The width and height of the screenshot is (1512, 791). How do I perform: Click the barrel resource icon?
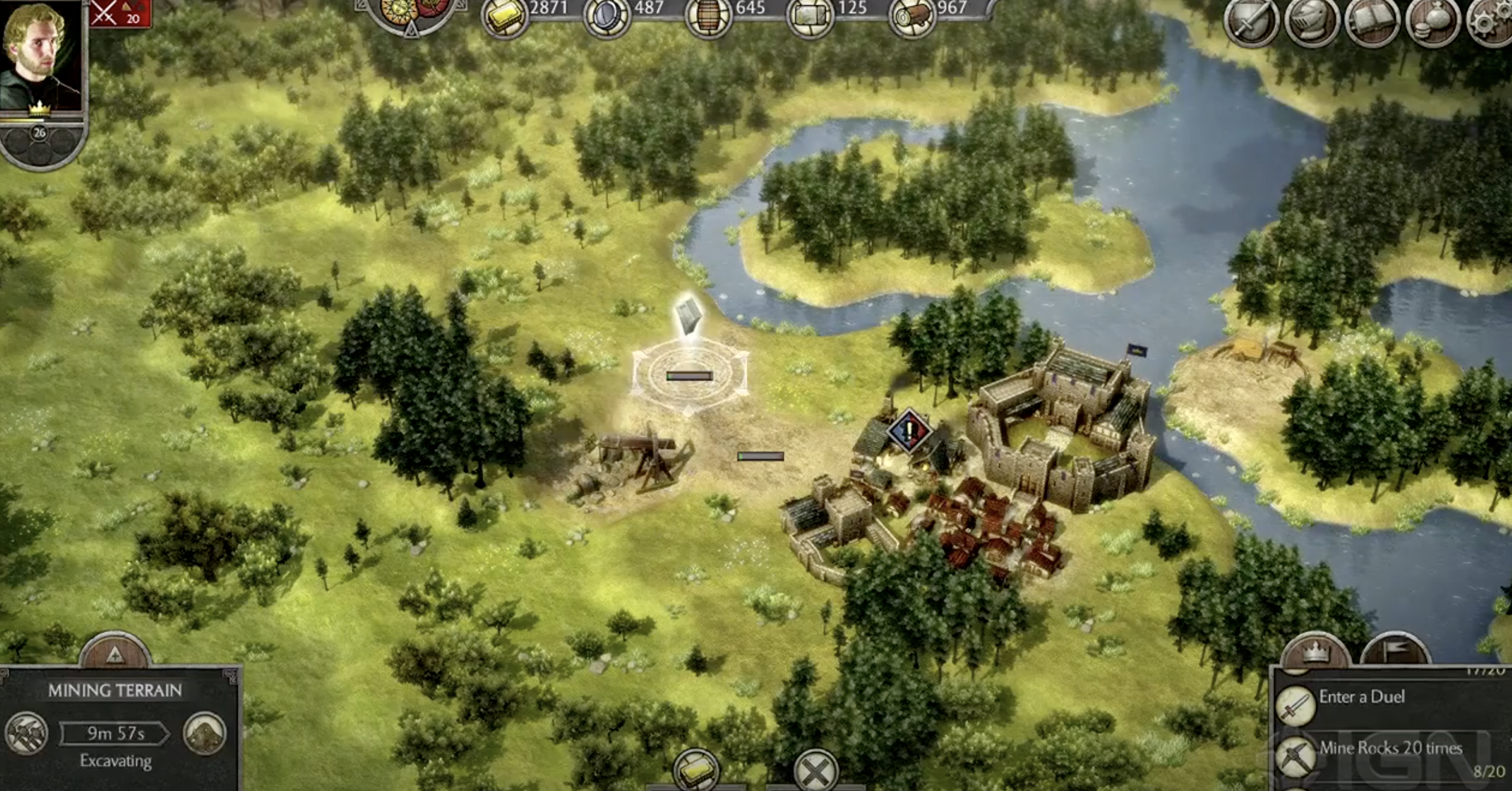[x=708, y=16]
